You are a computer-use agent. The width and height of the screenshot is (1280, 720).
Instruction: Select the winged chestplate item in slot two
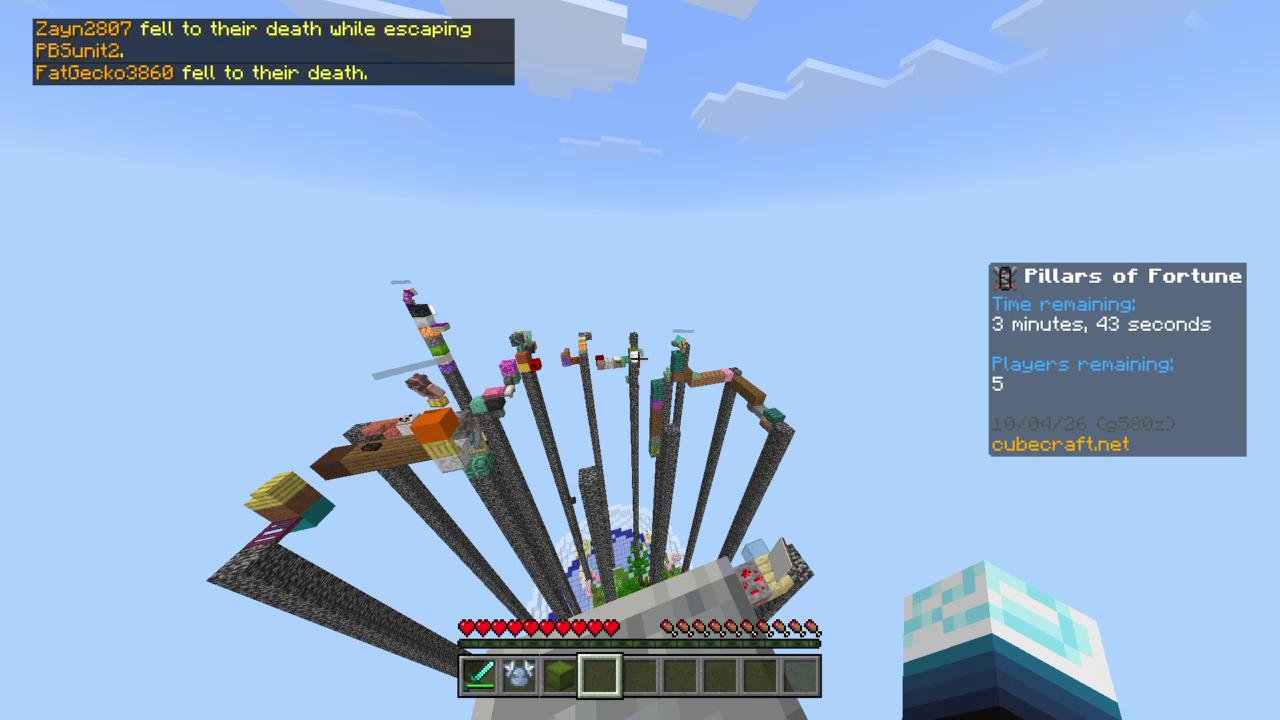pyautogui.click(x=520, y=675)
